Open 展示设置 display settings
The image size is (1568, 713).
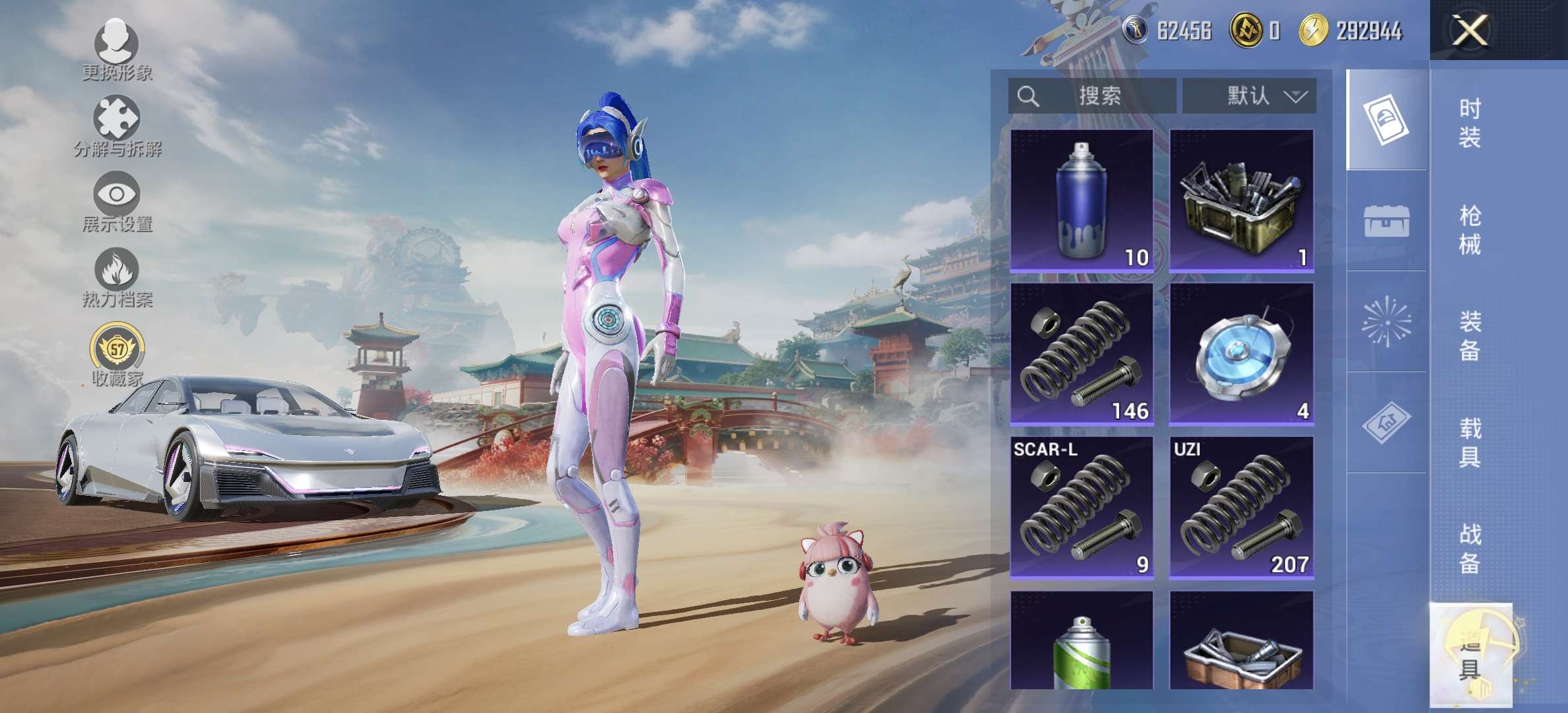pos(117,201)
